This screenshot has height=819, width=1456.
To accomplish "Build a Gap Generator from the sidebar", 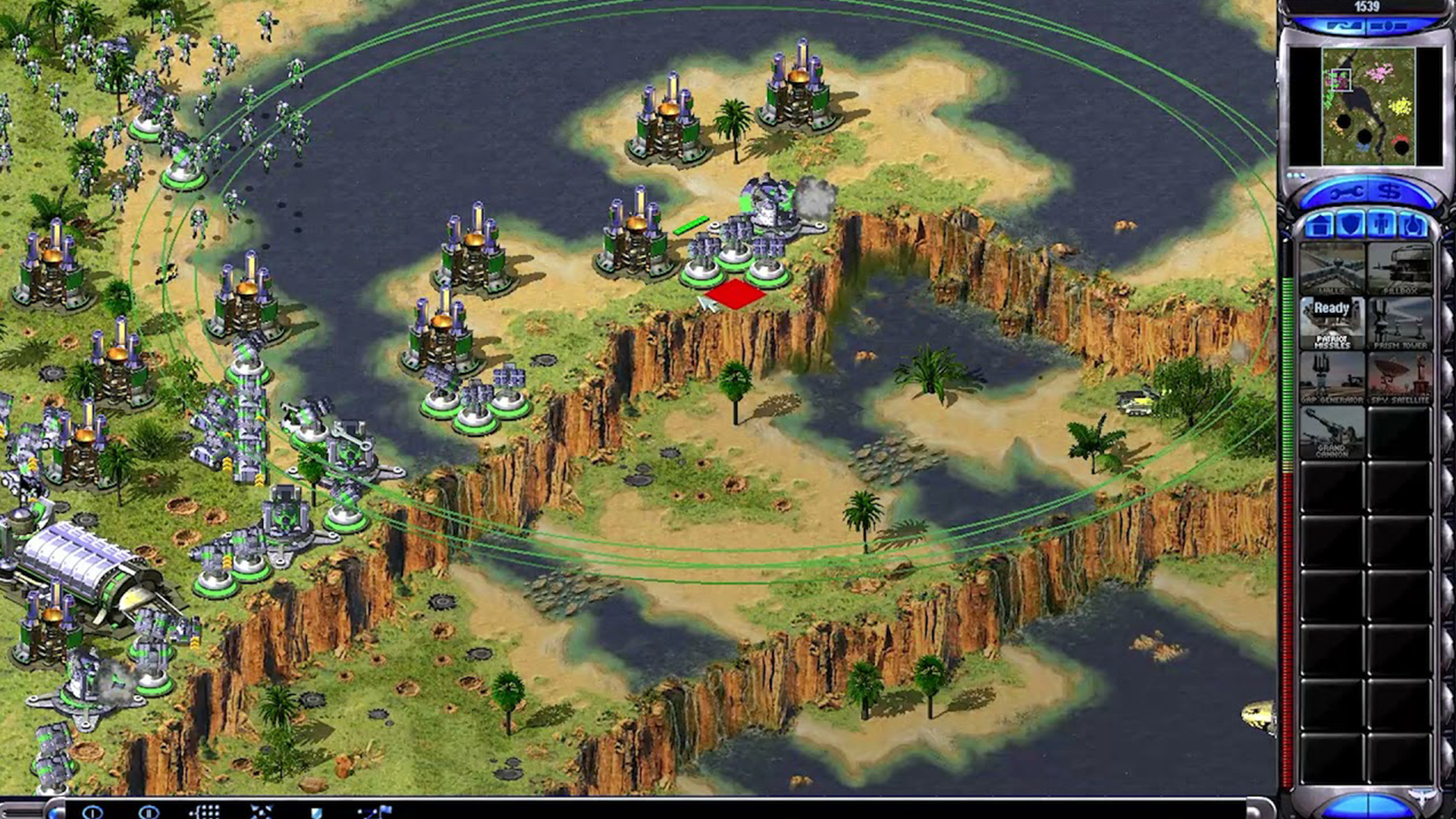I will point(1332,377).
